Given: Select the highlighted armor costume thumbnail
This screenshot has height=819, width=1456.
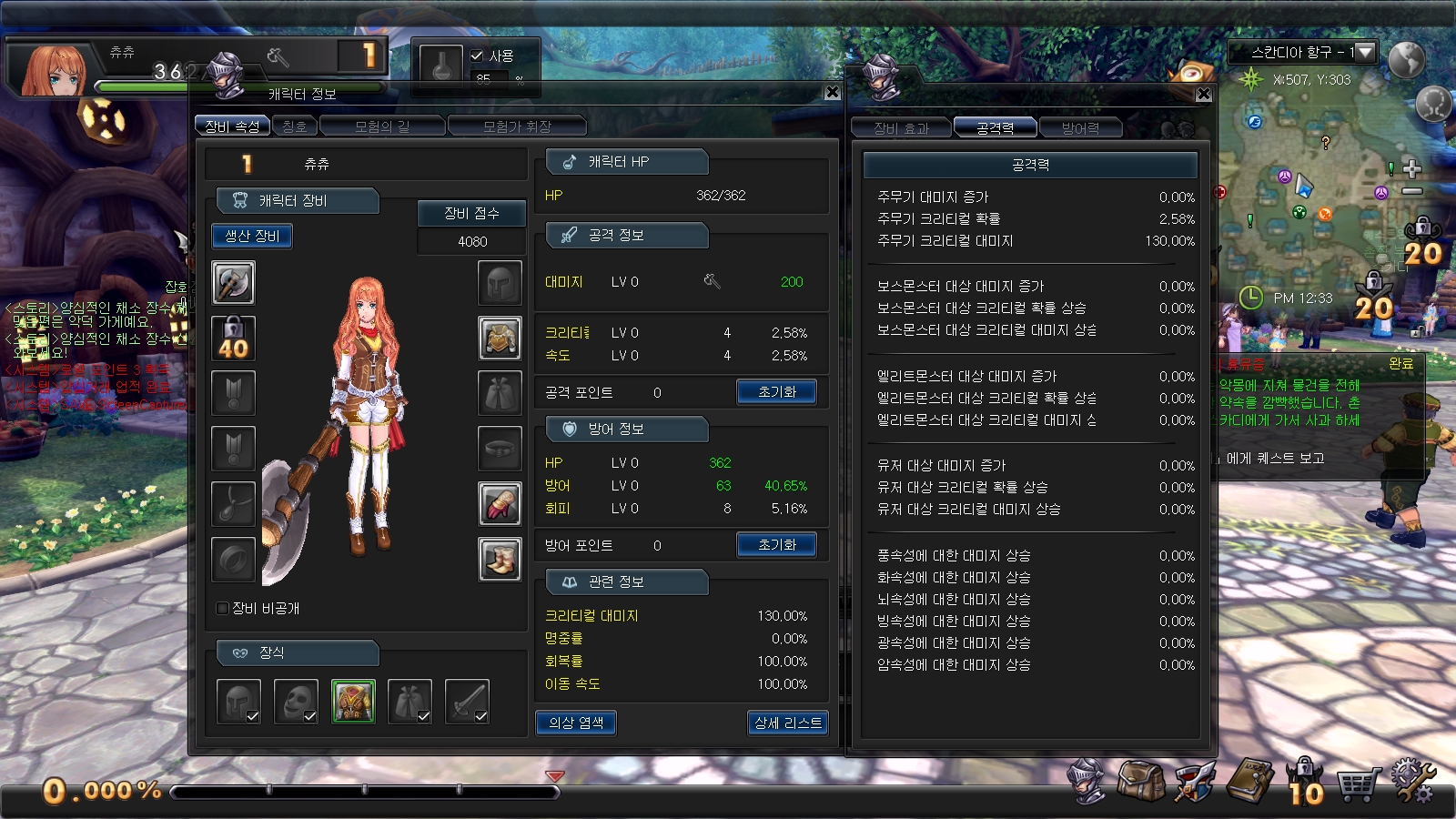Looking at the screenshot, I should pyautogui.click(x=352, y=702).
